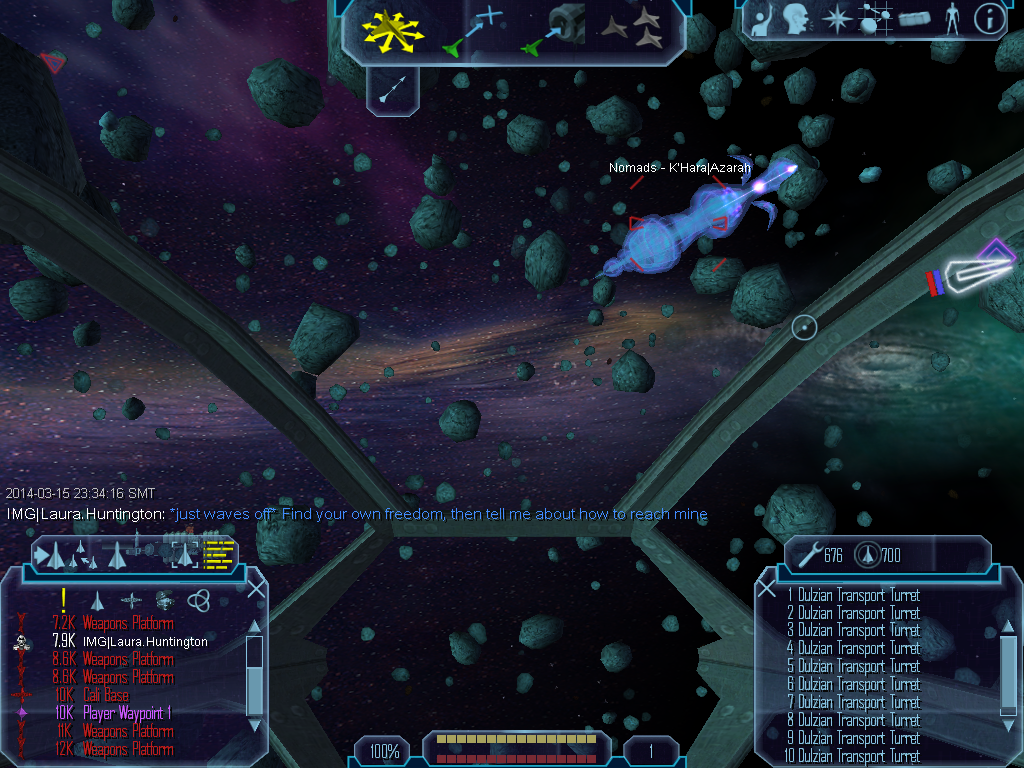The height and width of the screenshot is (768, 1024).
Task: Show the standing figure reputation icon
Action: pyautogui.click(x=952, y=20)
